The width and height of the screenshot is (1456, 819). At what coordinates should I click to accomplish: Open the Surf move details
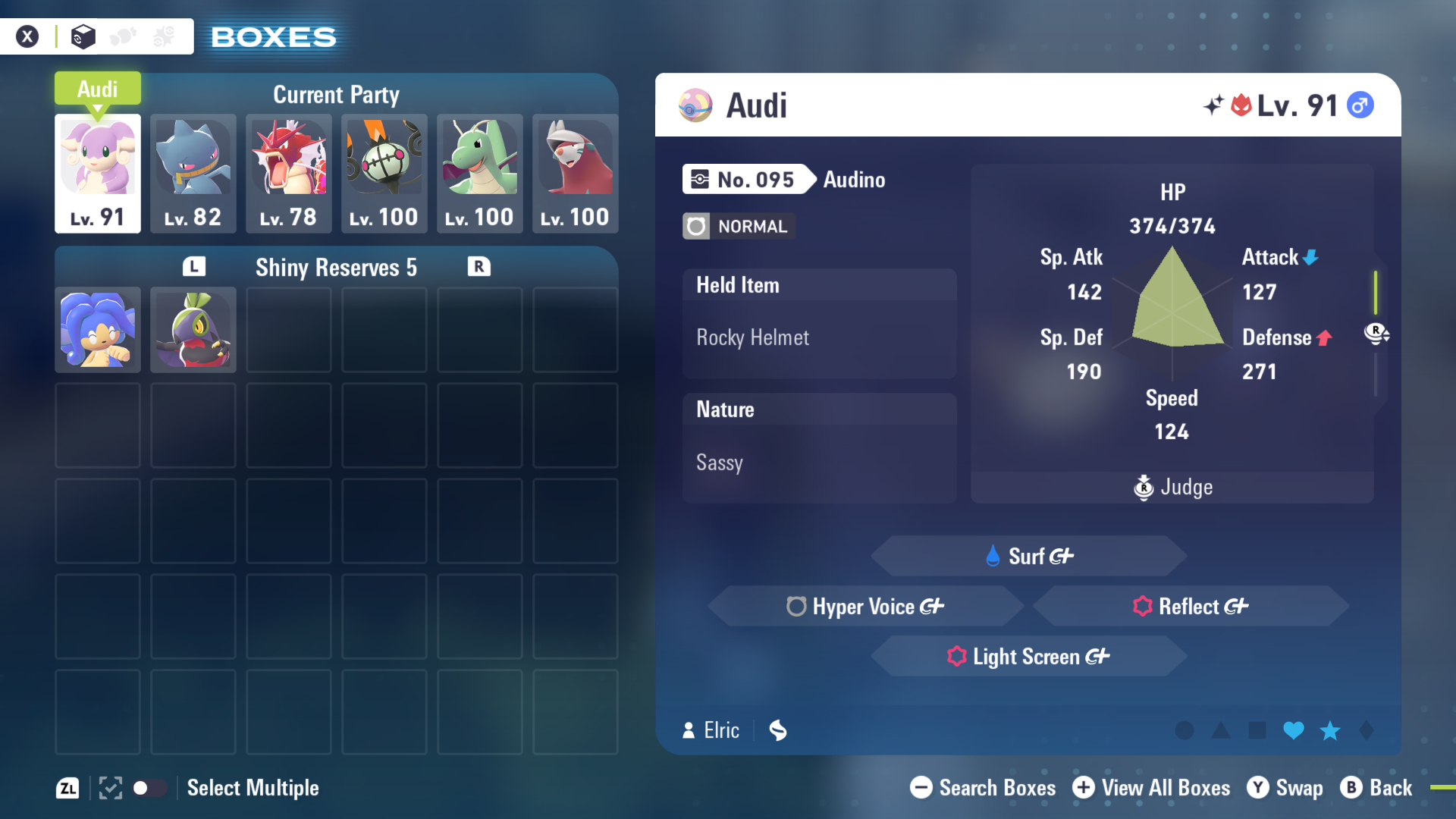[x=1028, y=556]
